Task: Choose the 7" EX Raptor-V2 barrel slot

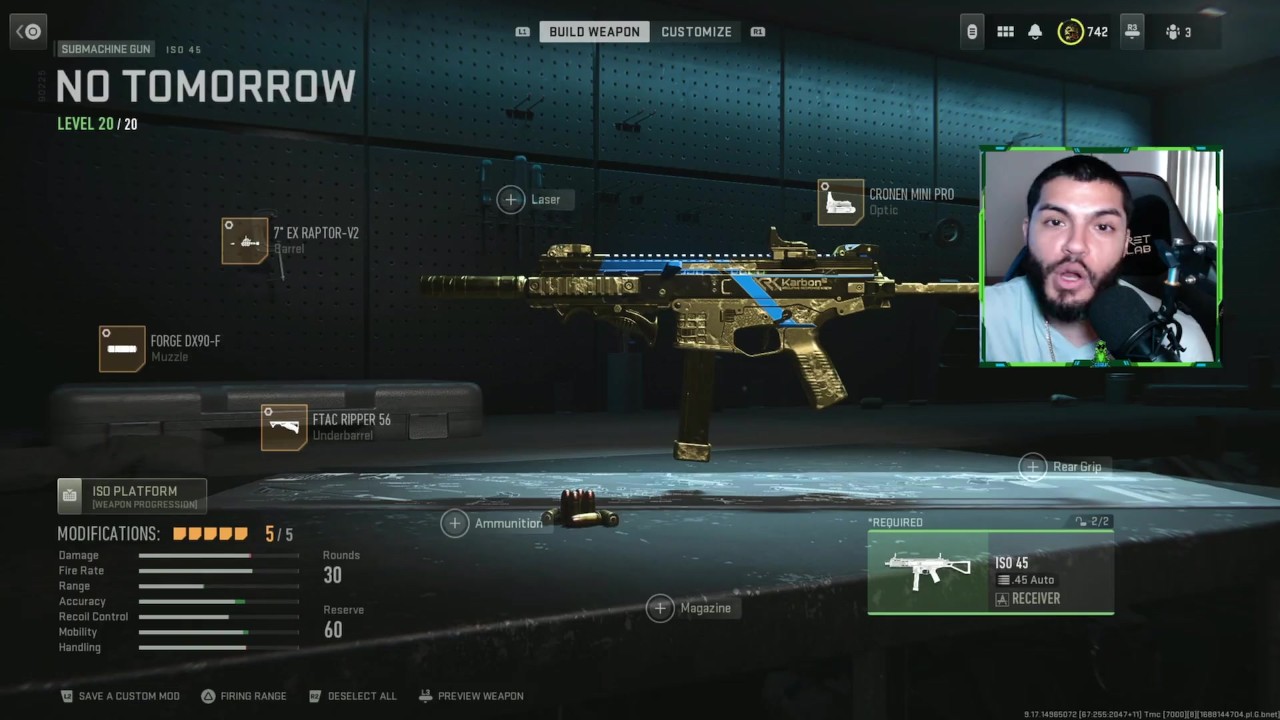Action: [x=245, y=241]
